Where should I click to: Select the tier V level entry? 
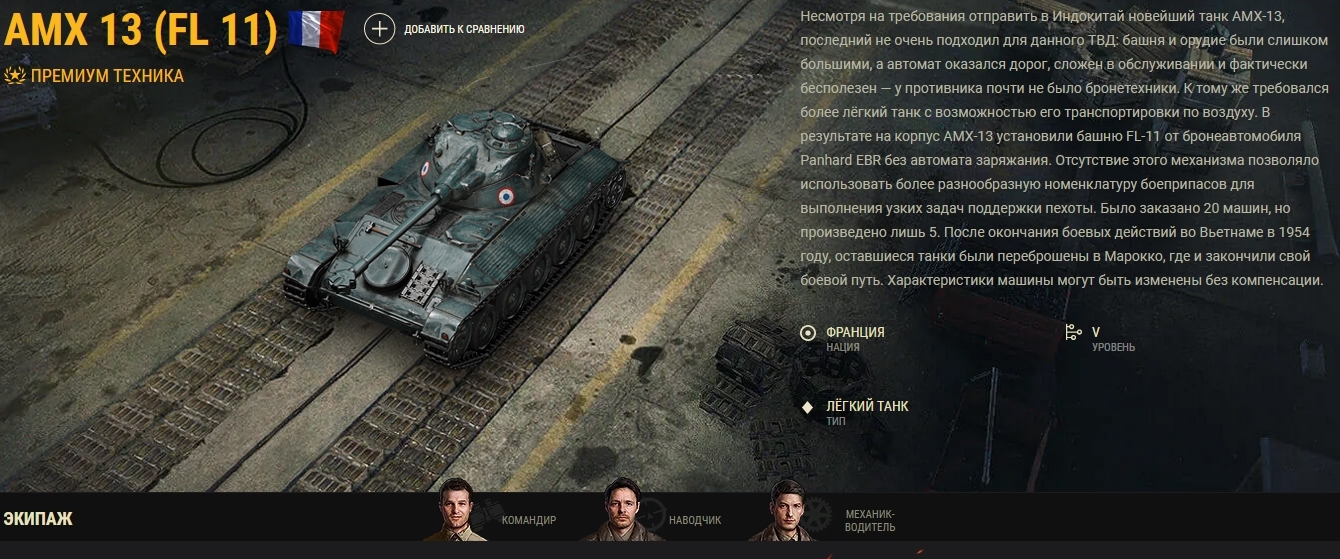click(1095, 332)
